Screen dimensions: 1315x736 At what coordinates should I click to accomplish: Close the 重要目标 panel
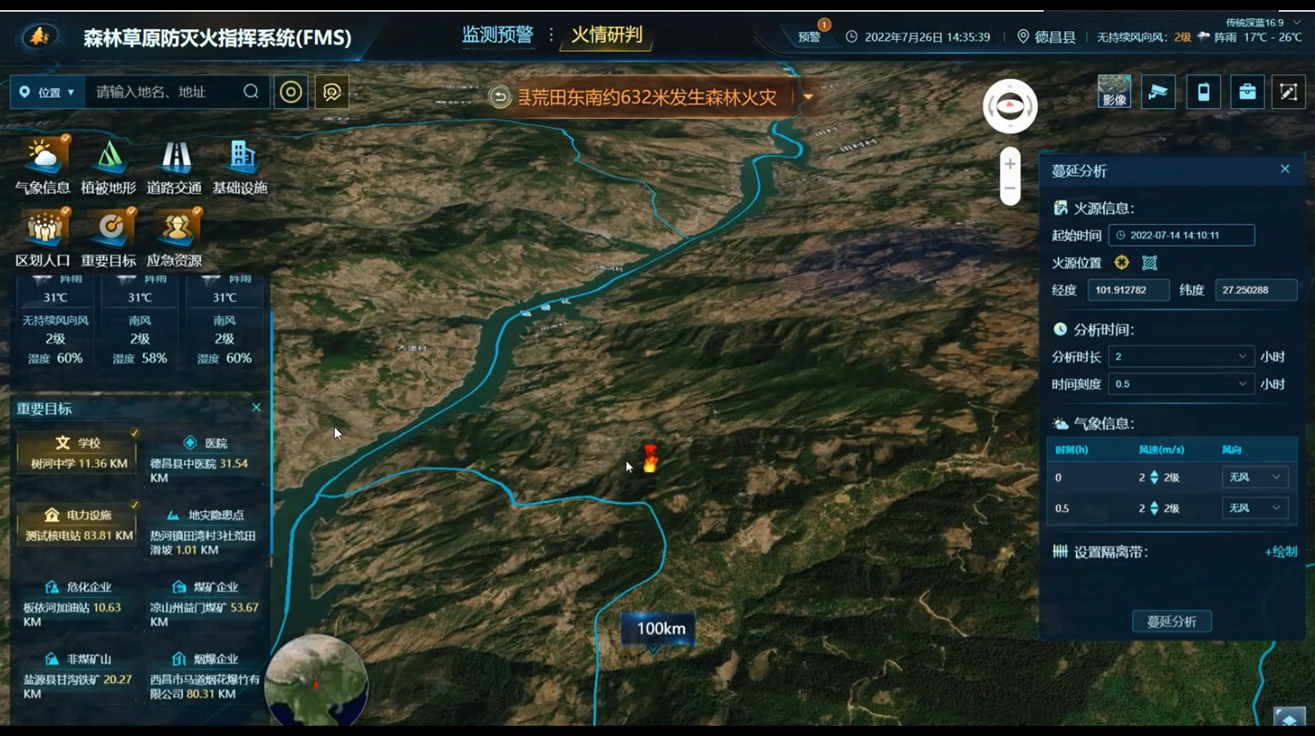256,408
